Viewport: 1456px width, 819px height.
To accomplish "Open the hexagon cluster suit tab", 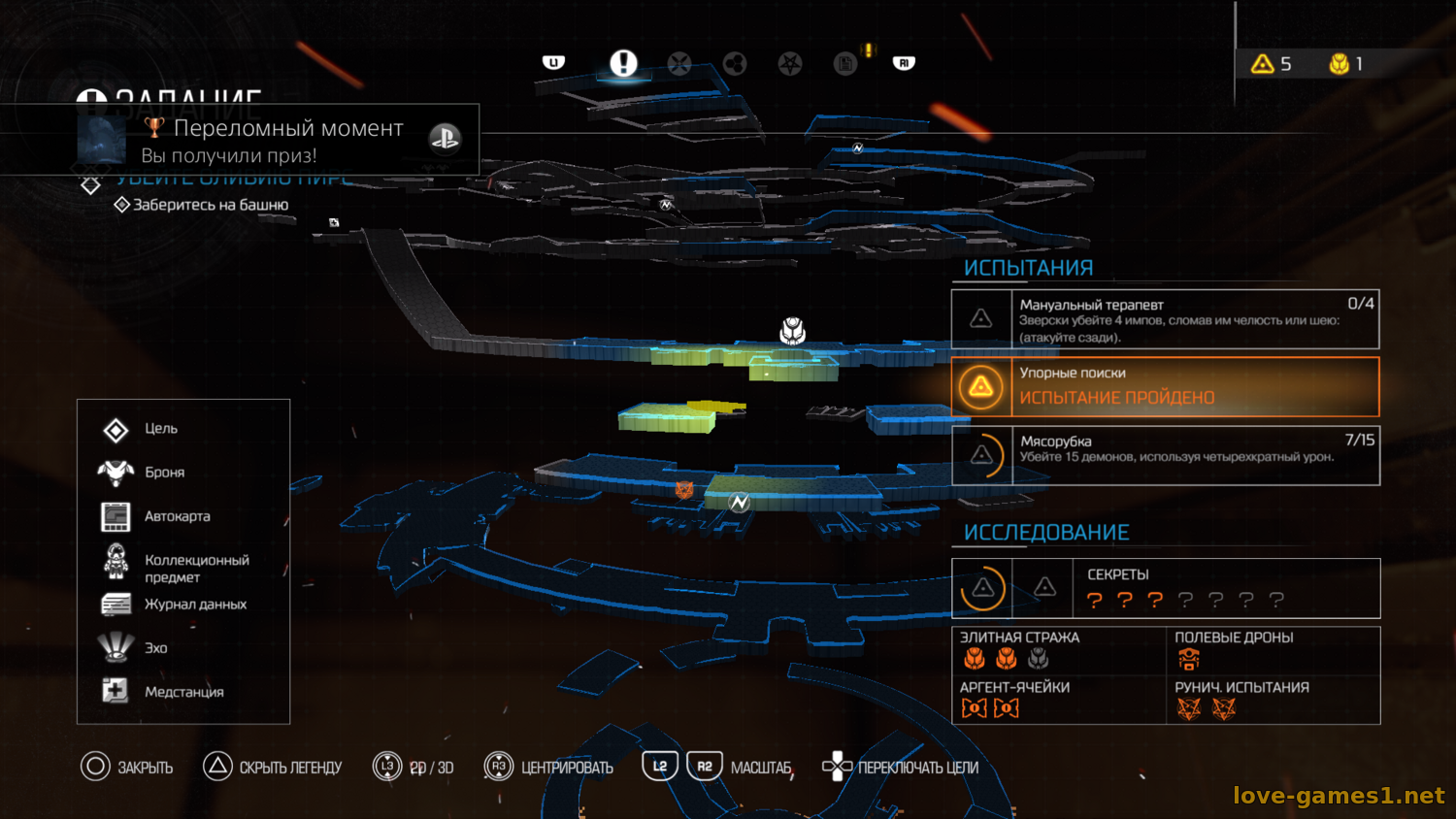I will click(735, 64).
